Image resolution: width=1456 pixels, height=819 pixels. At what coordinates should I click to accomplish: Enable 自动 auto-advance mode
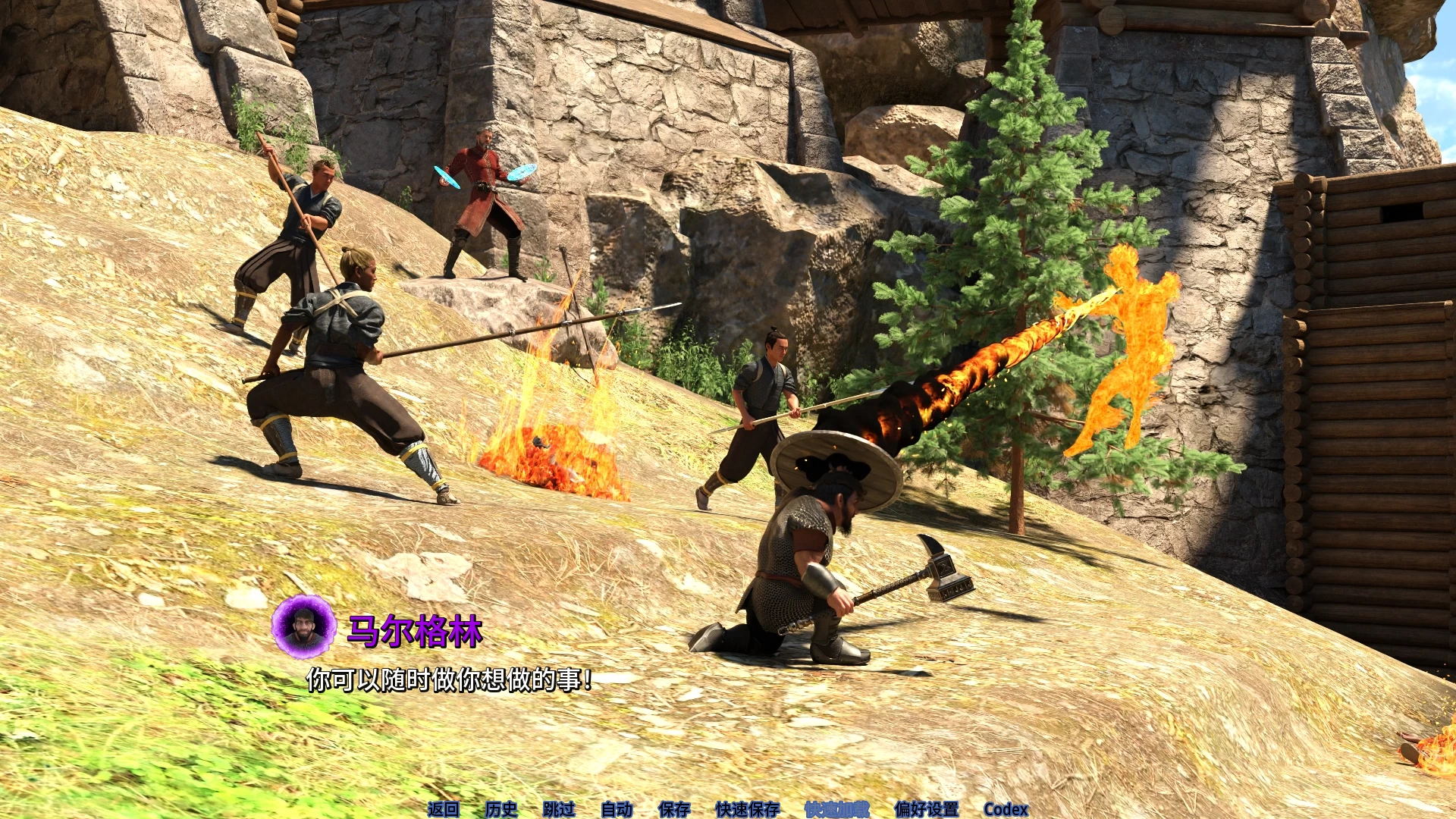(617, 809)
